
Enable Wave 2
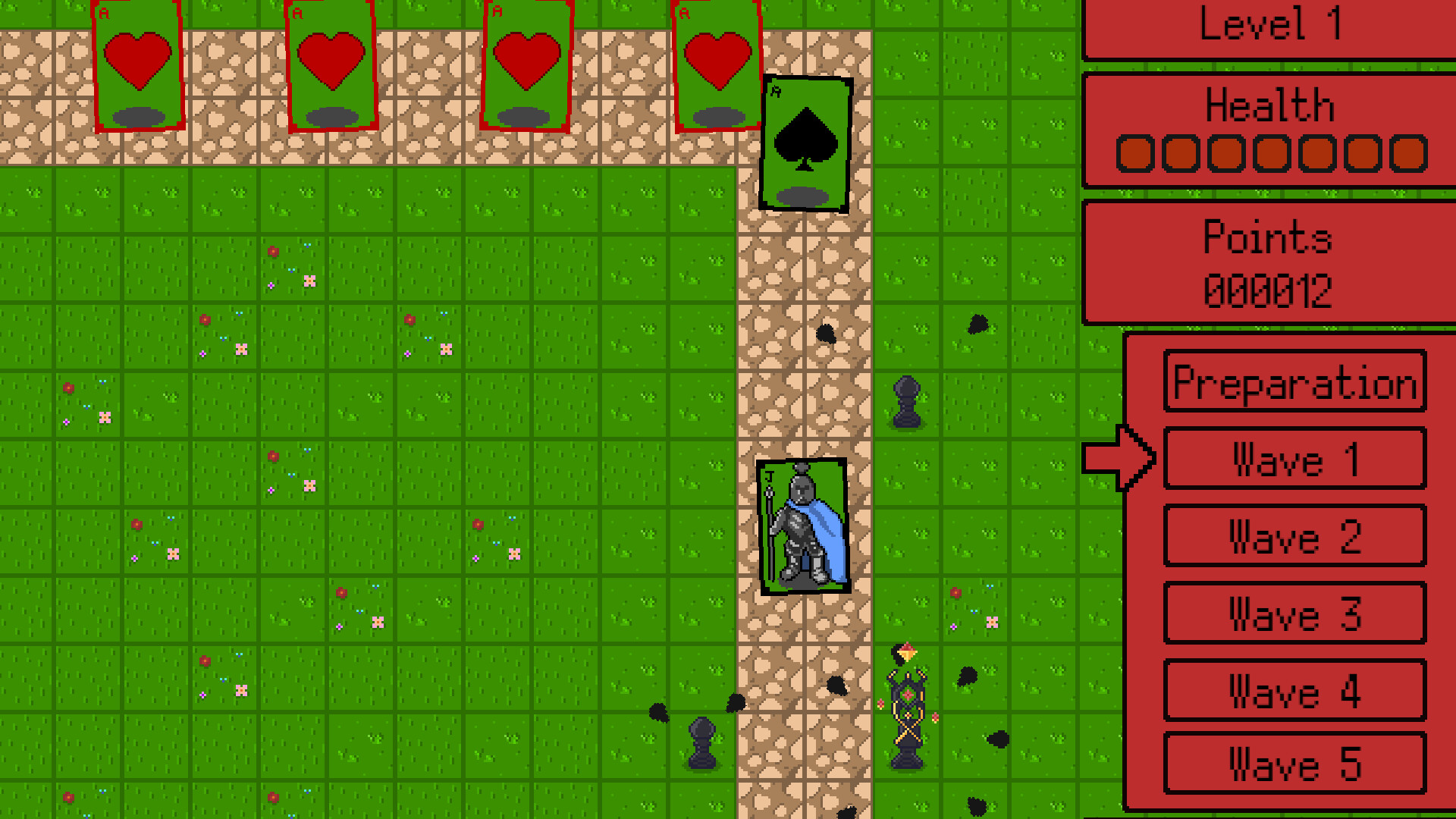1294,536
